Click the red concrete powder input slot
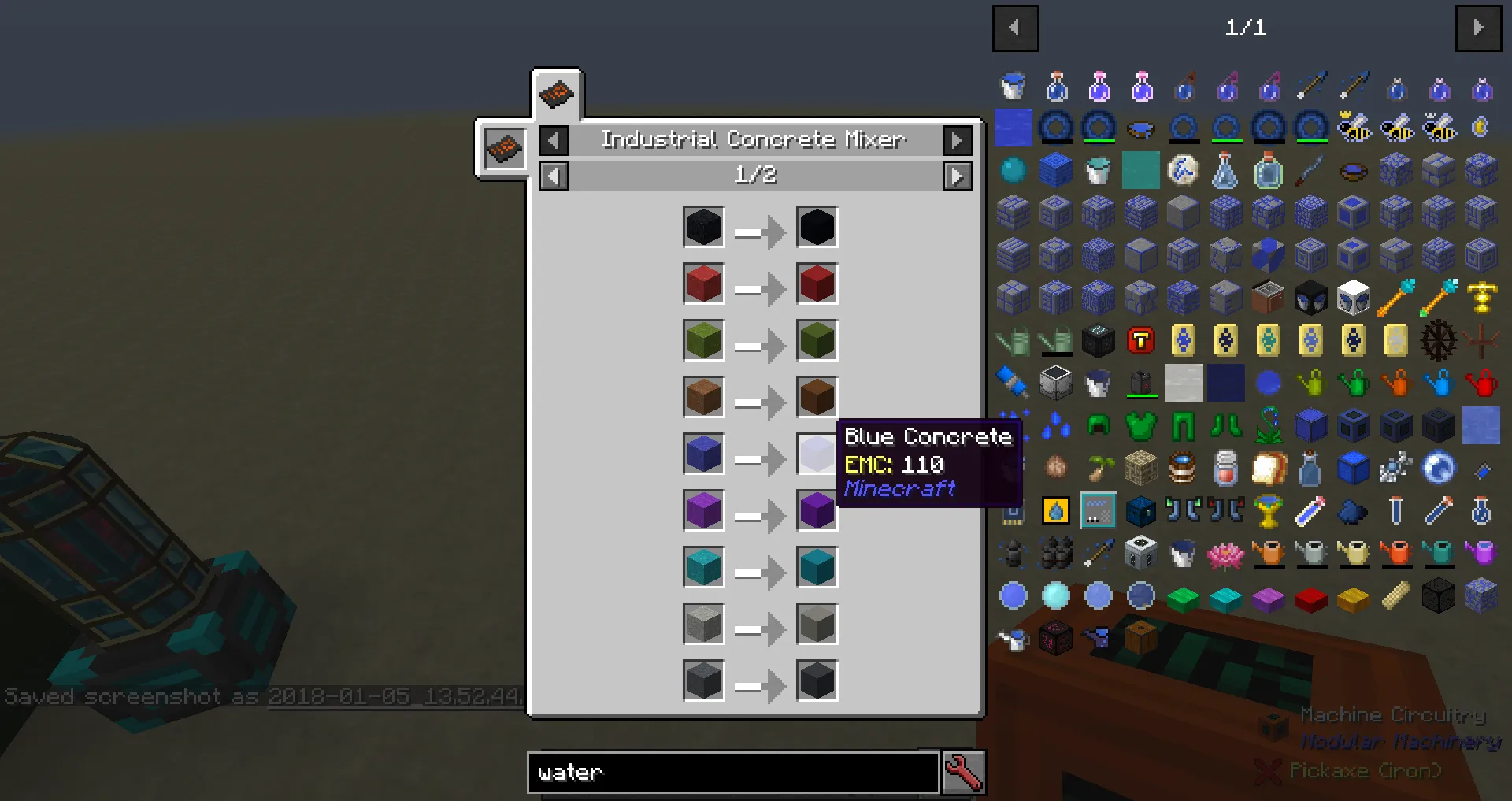The width and height of the screenshot is (1512, 801). click(x=703, y=284)
